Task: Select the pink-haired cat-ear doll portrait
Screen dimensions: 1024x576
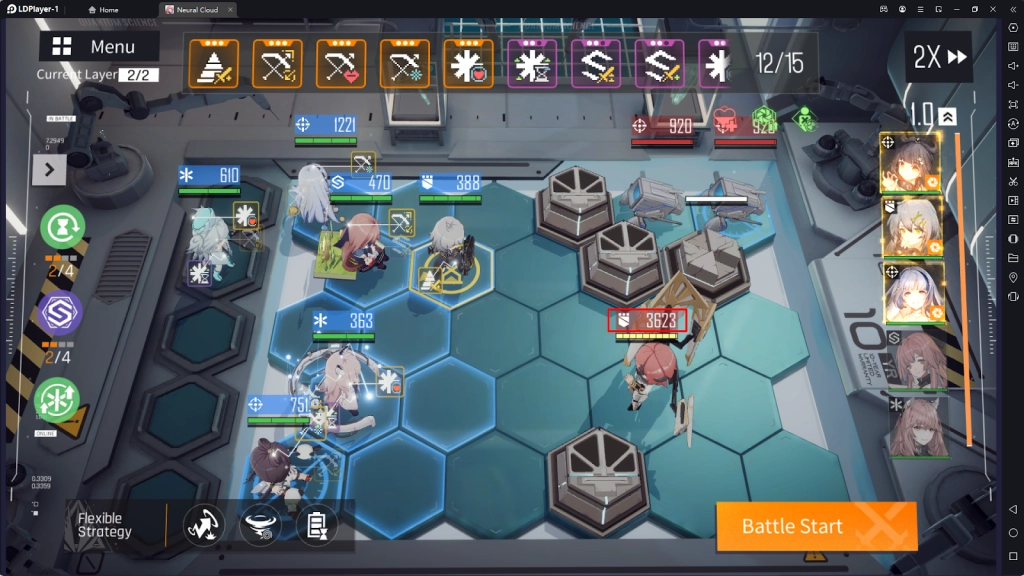Action: point(916,425)
